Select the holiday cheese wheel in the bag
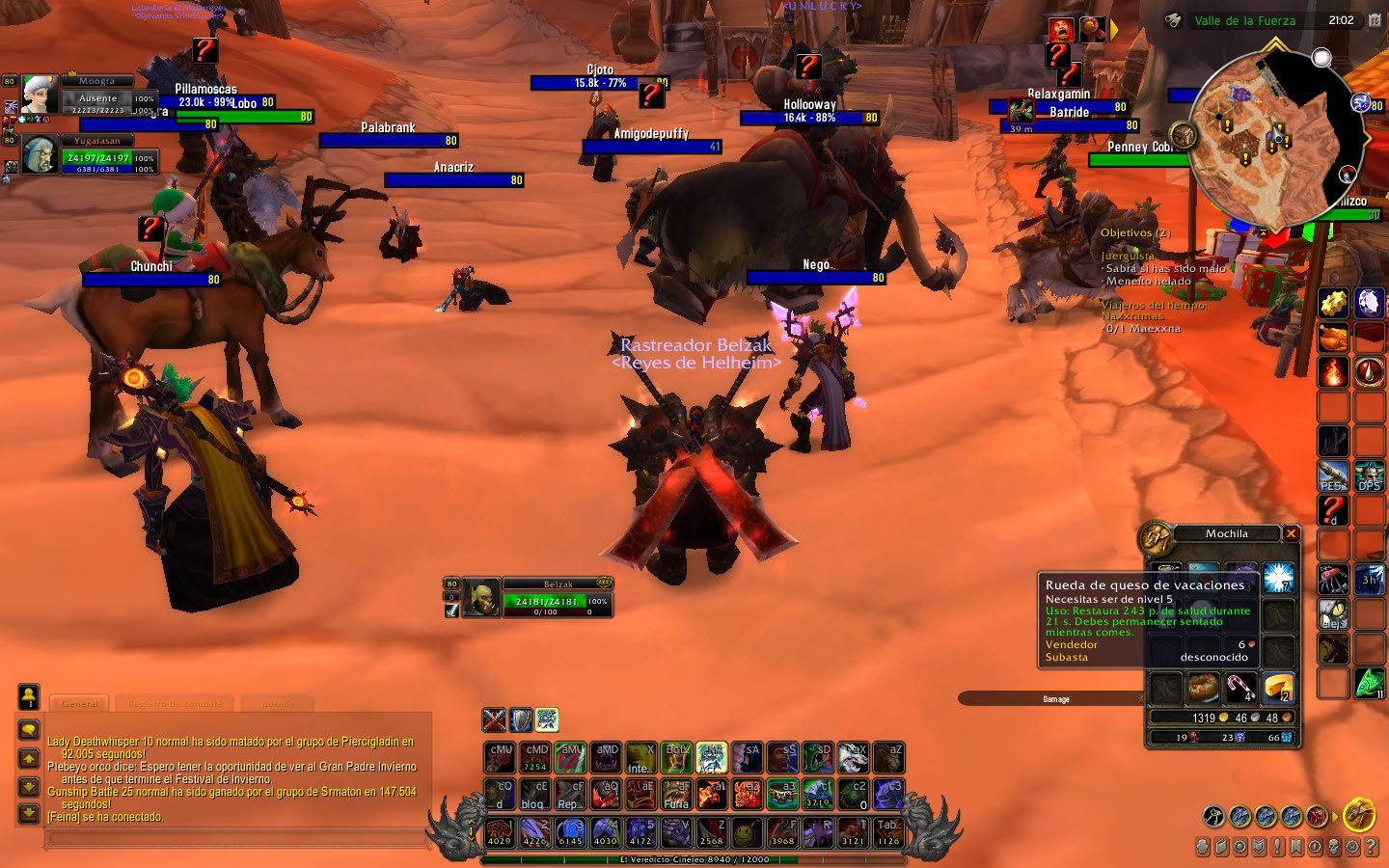The image size is (1389, 868). pos(1279,688)
